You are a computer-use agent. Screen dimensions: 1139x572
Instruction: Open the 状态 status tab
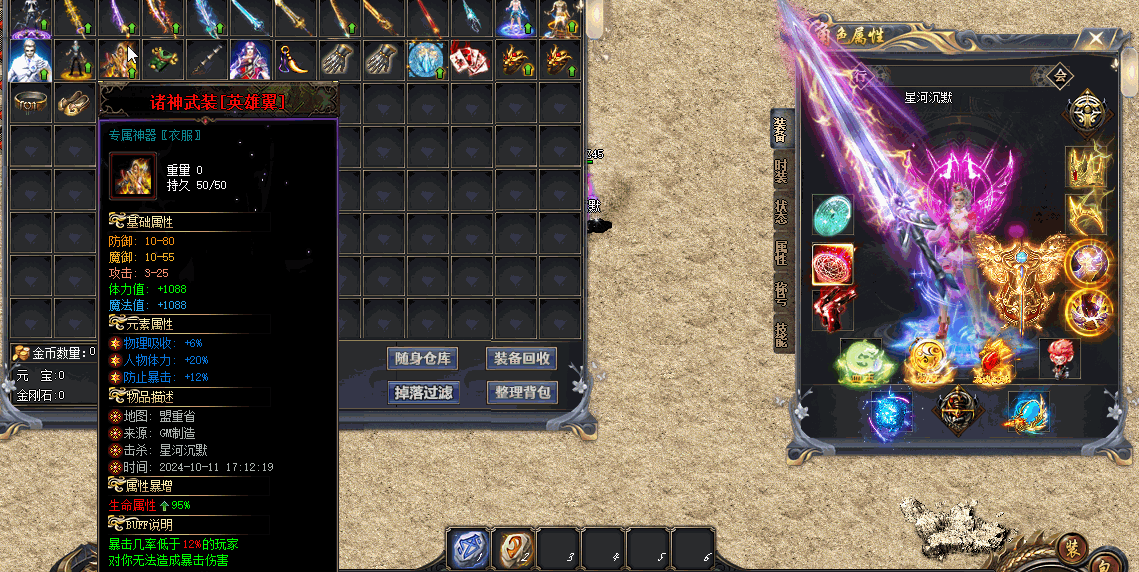782,211
